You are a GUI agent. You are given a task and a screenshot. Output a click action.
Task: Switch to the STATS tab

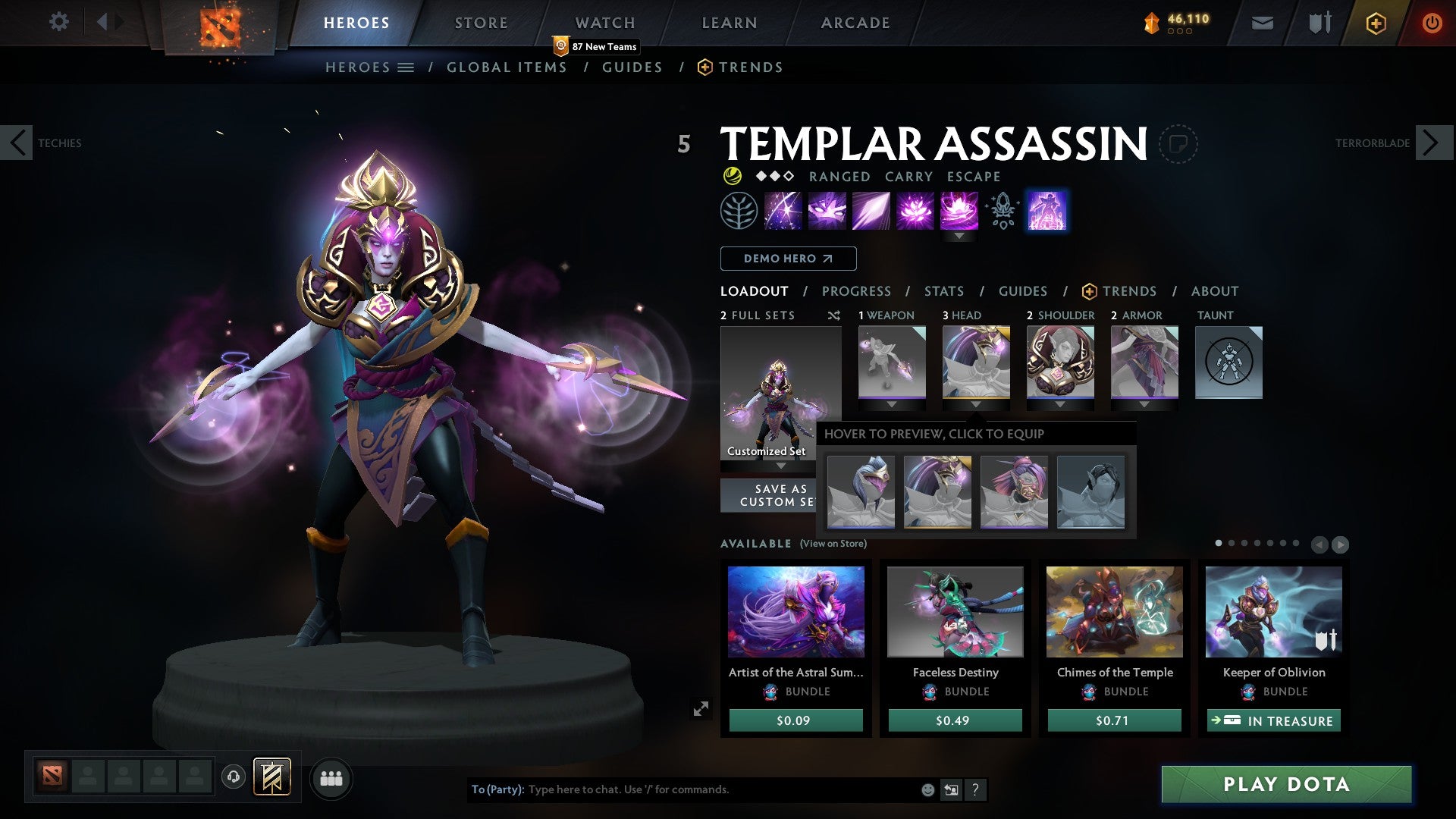944,290
